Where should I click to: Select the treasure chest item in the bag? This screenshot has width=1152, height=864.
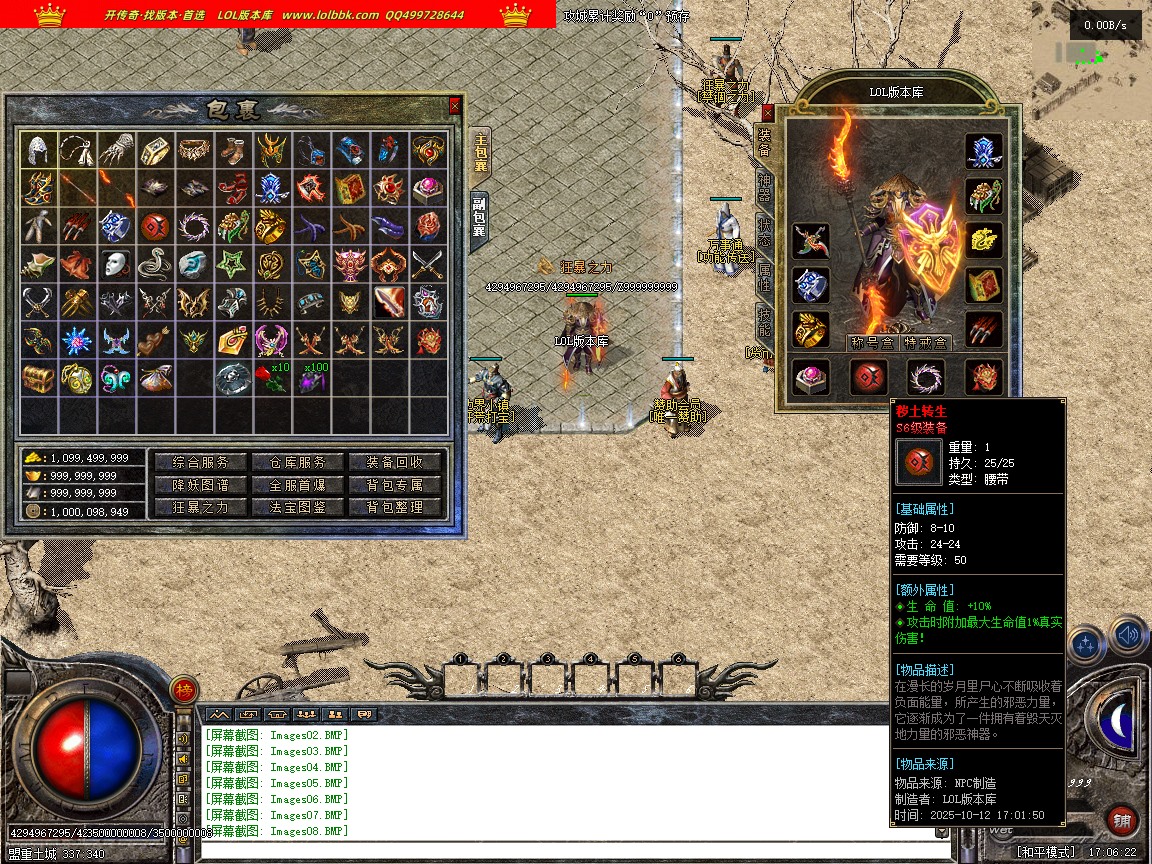coord(38,378)
